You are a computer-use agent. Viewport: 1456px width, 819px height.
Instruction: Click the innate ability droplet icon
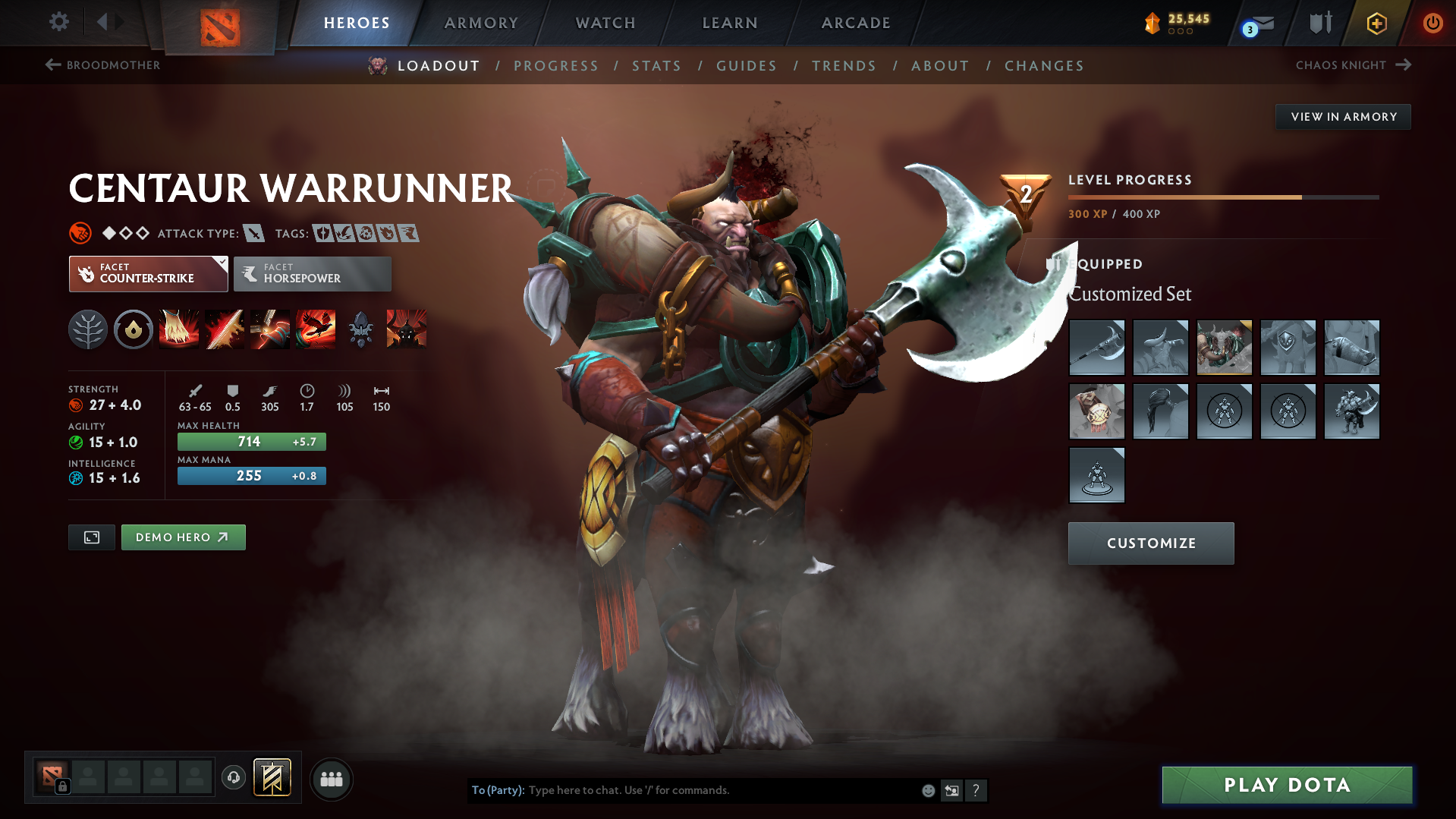click(133, 329)
